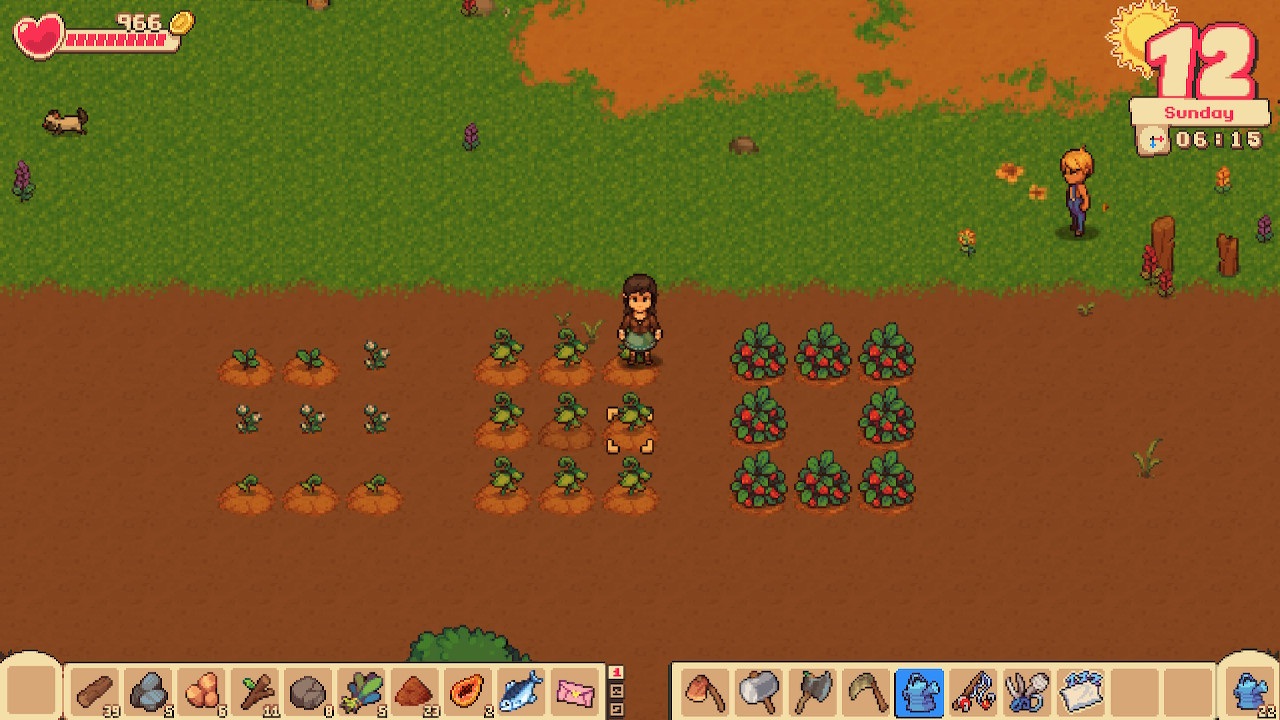The height and width of the screenshot is (720, 1280).
Task: Switch inventory row using the red number 1 button
Action: (616, 673)
